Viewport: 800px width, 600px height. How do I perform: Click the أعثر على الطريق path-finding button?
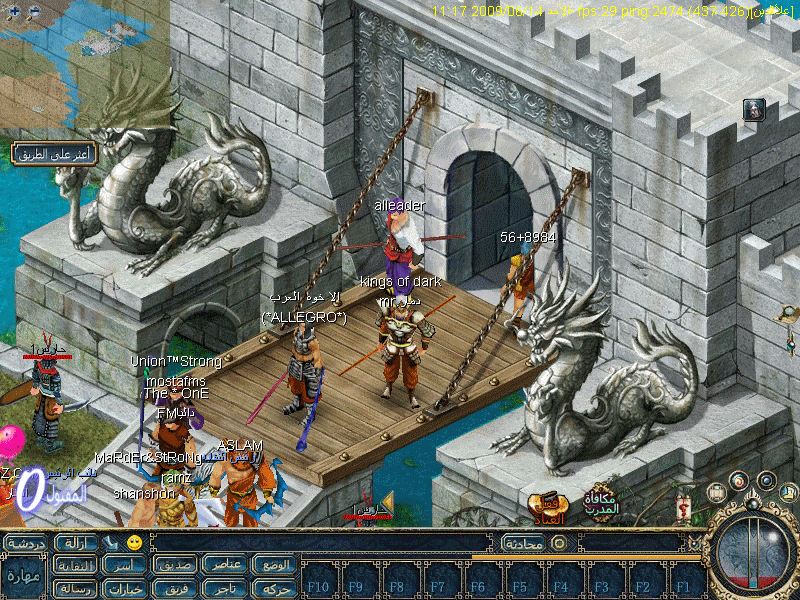(54, 153)
